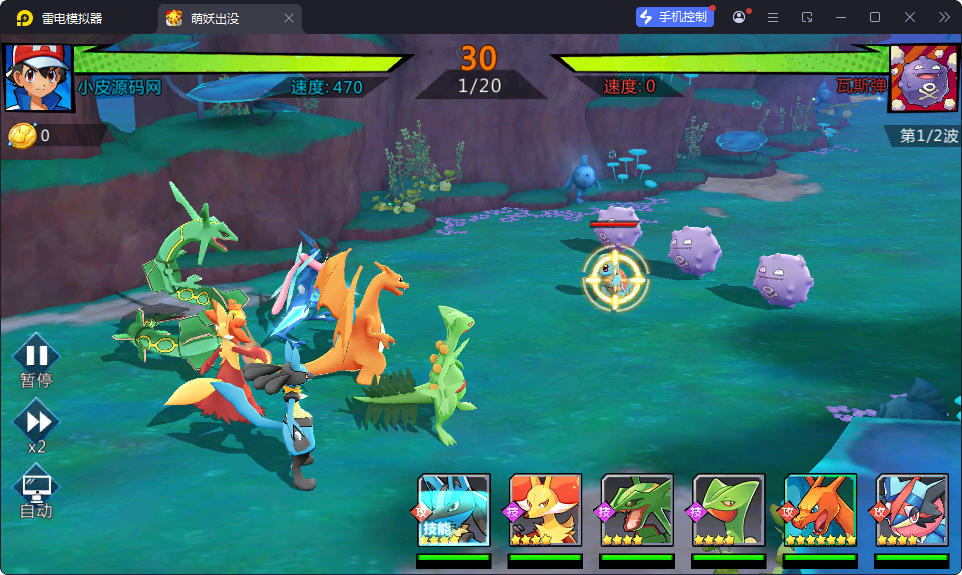The height and width of the screenshot is (575, 962).
Task: Choose the Greninja skill card
Action: [x=912, y=509]
